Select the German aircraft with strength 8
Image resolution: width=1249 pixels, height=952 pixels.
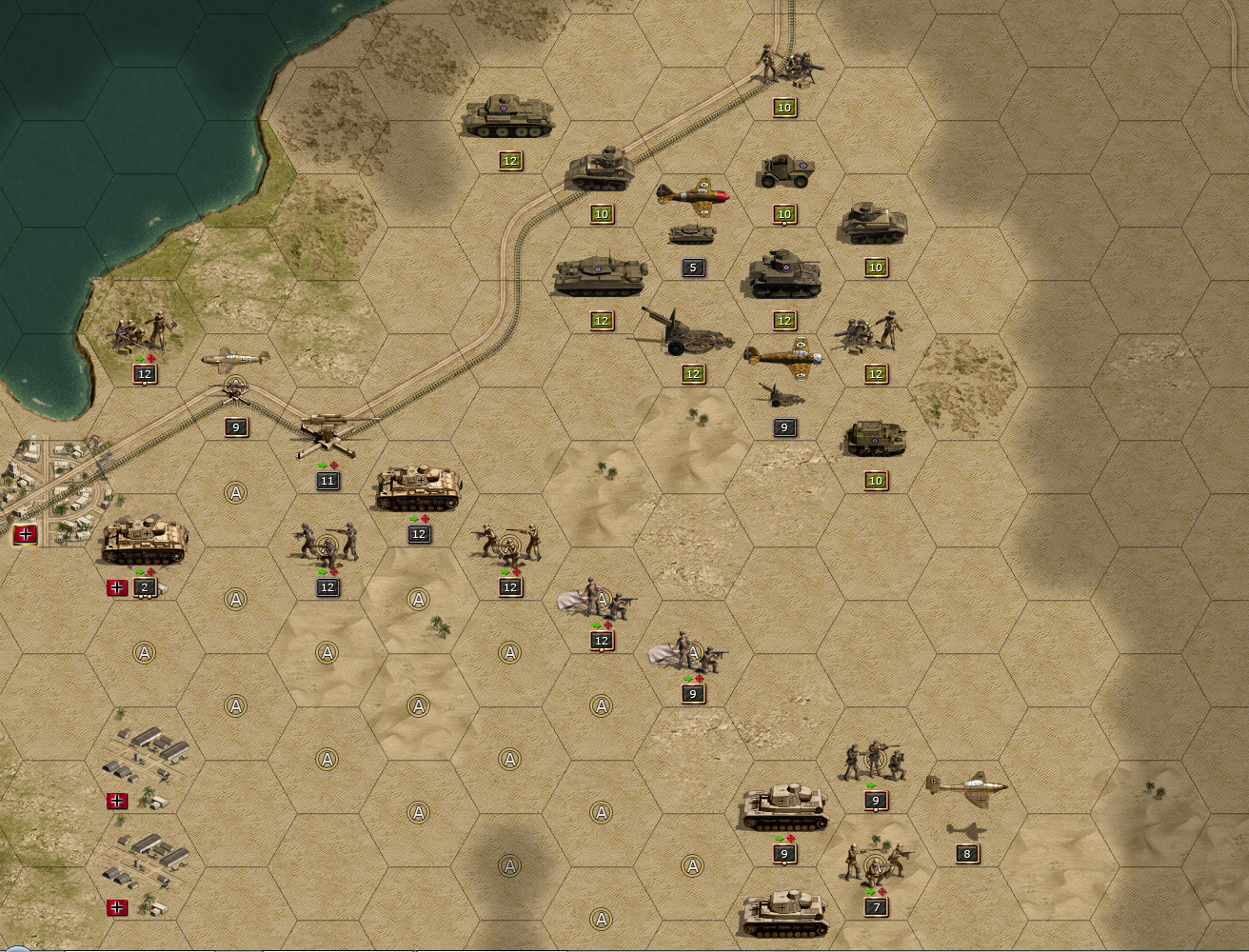click(x=967, y=788)
